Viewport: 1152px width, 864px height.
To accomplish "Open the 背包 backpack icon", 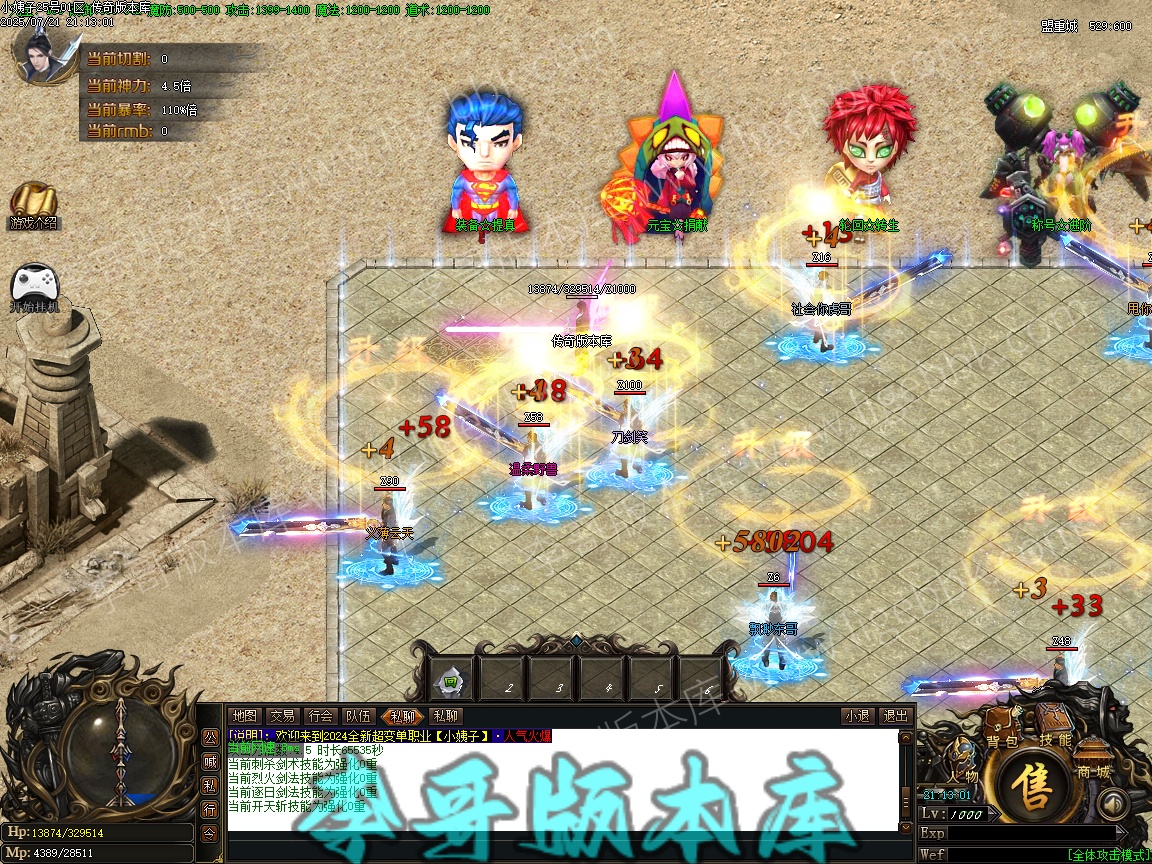I will coord(1000,727).
